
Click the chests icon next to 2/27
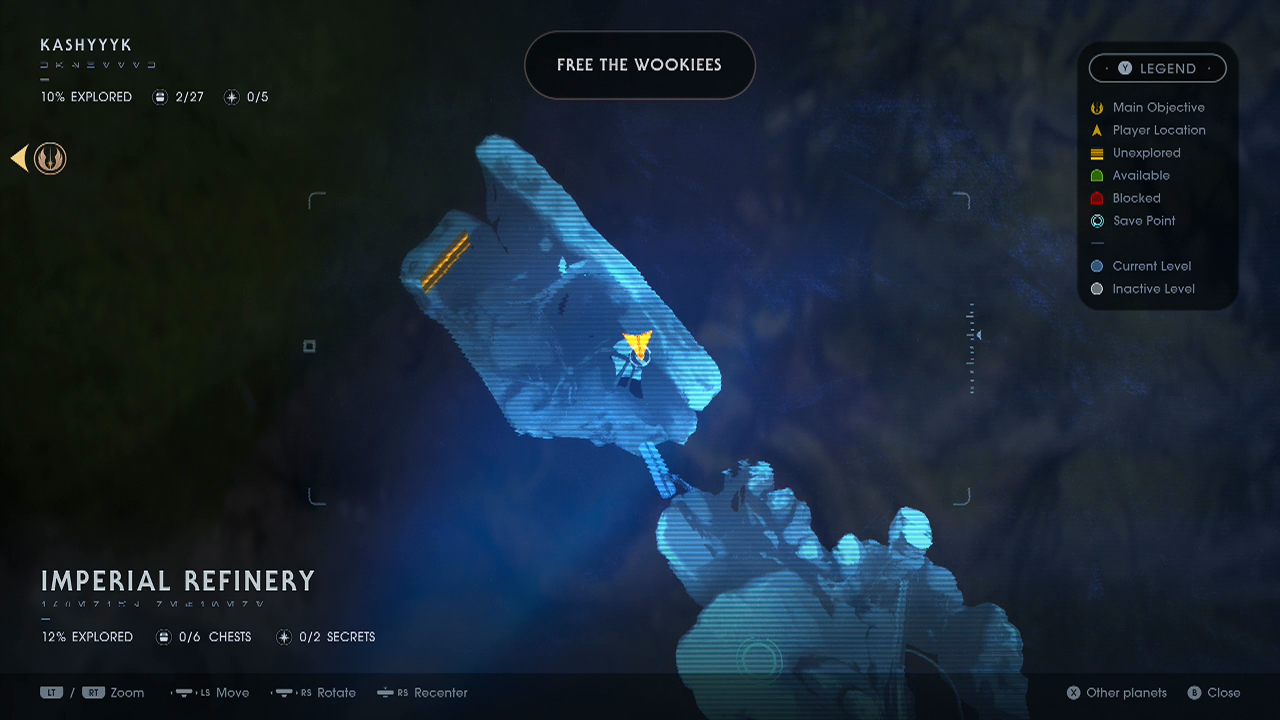pyautogui.click(x=160, y=96)
